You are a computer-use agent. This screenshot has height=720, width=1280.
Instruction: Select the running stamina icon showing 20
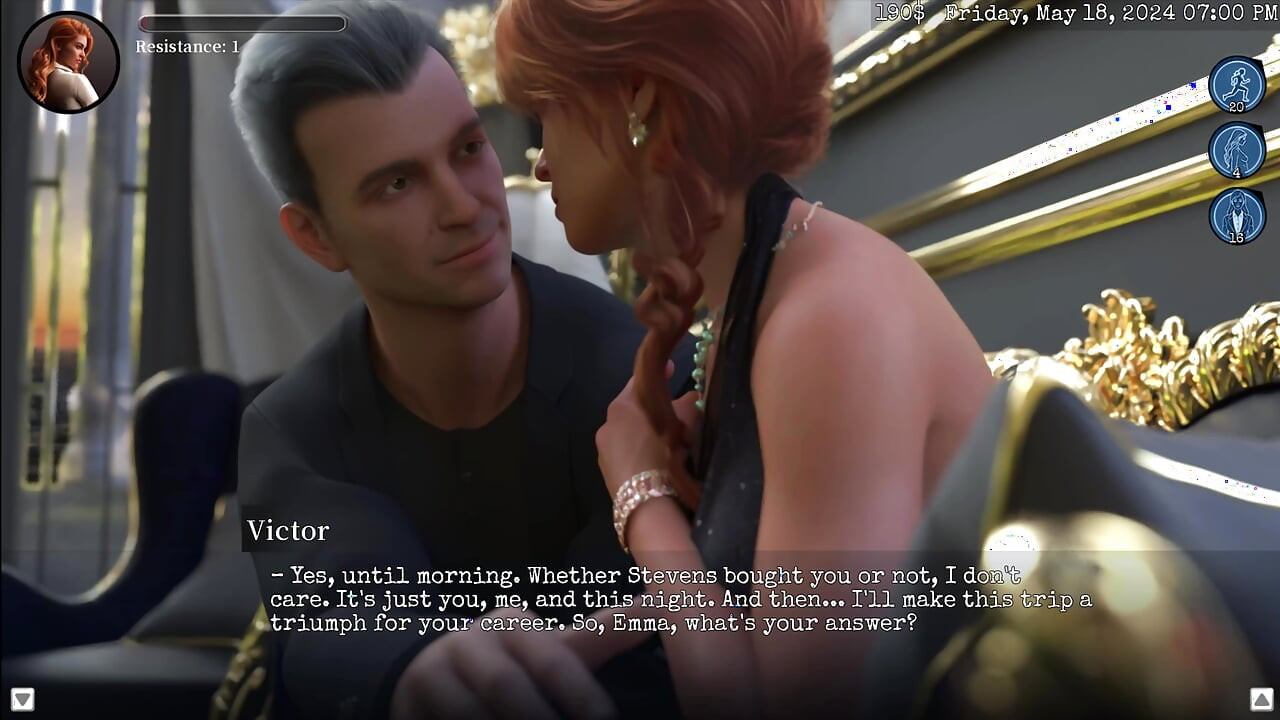tap(1237, 85)
